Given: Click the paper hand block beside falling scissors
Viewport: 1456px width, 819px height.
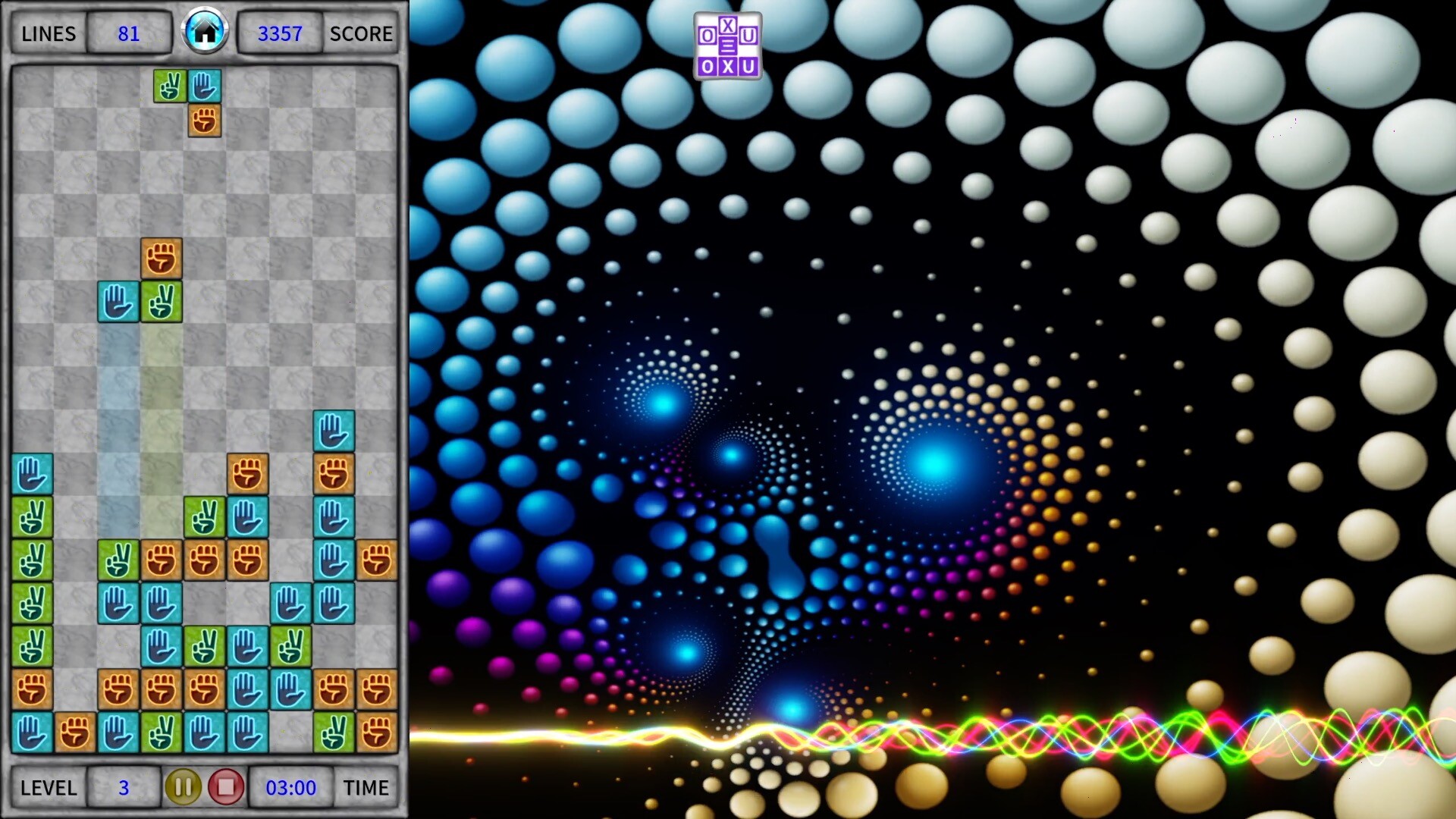Looking at the screenshot, I should (203, 86).
